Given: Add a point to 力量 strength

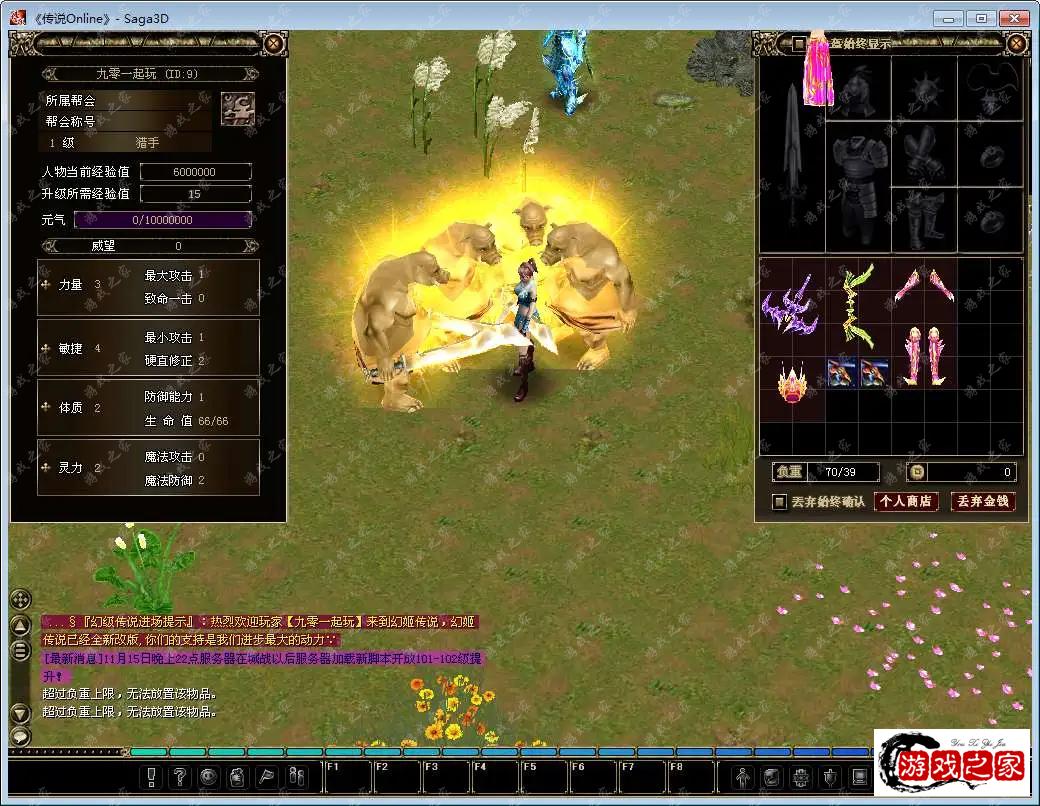Looking at the screenshot, I should tap(47, 285).
